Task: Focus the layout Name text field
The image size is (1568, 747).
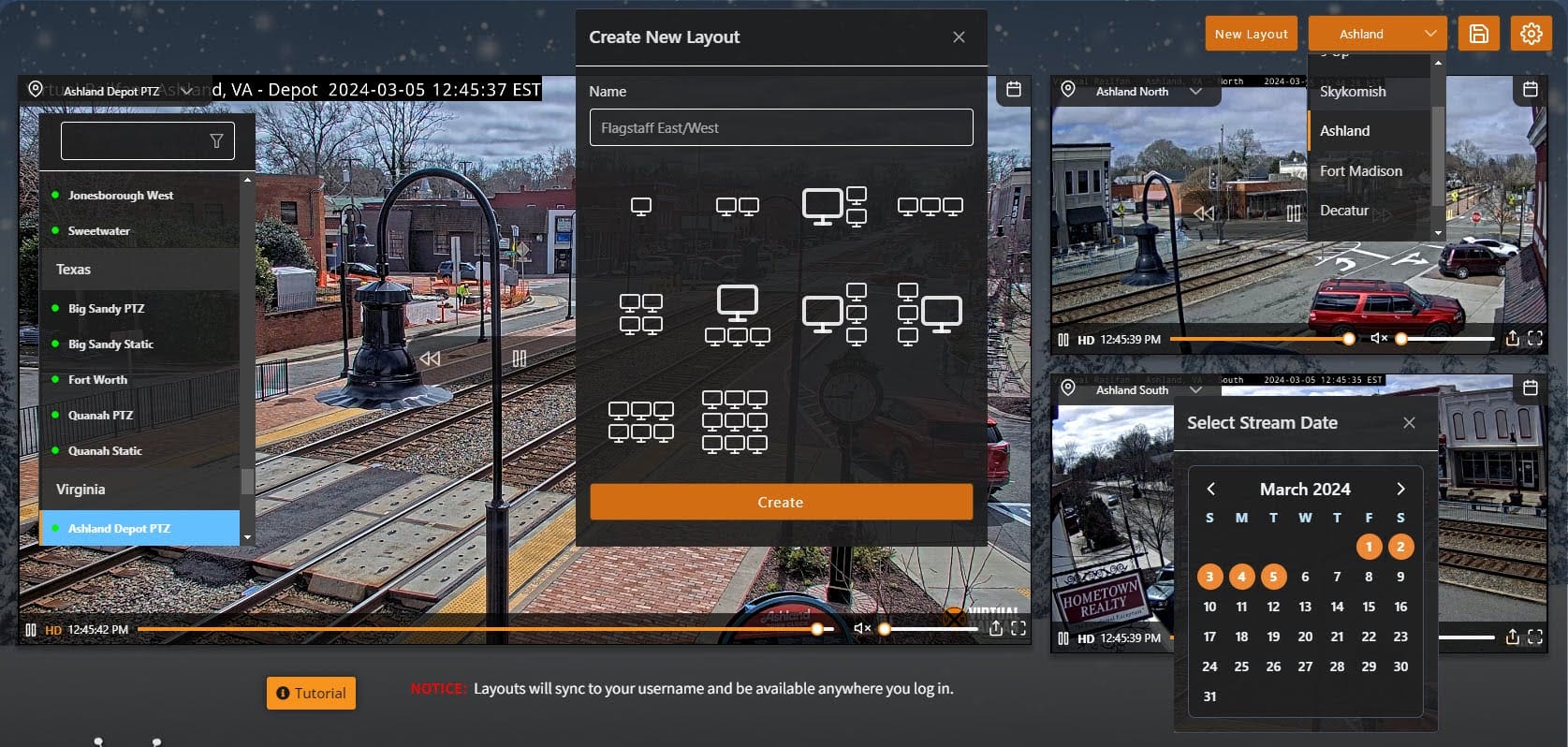Action: tap(781, 127)
